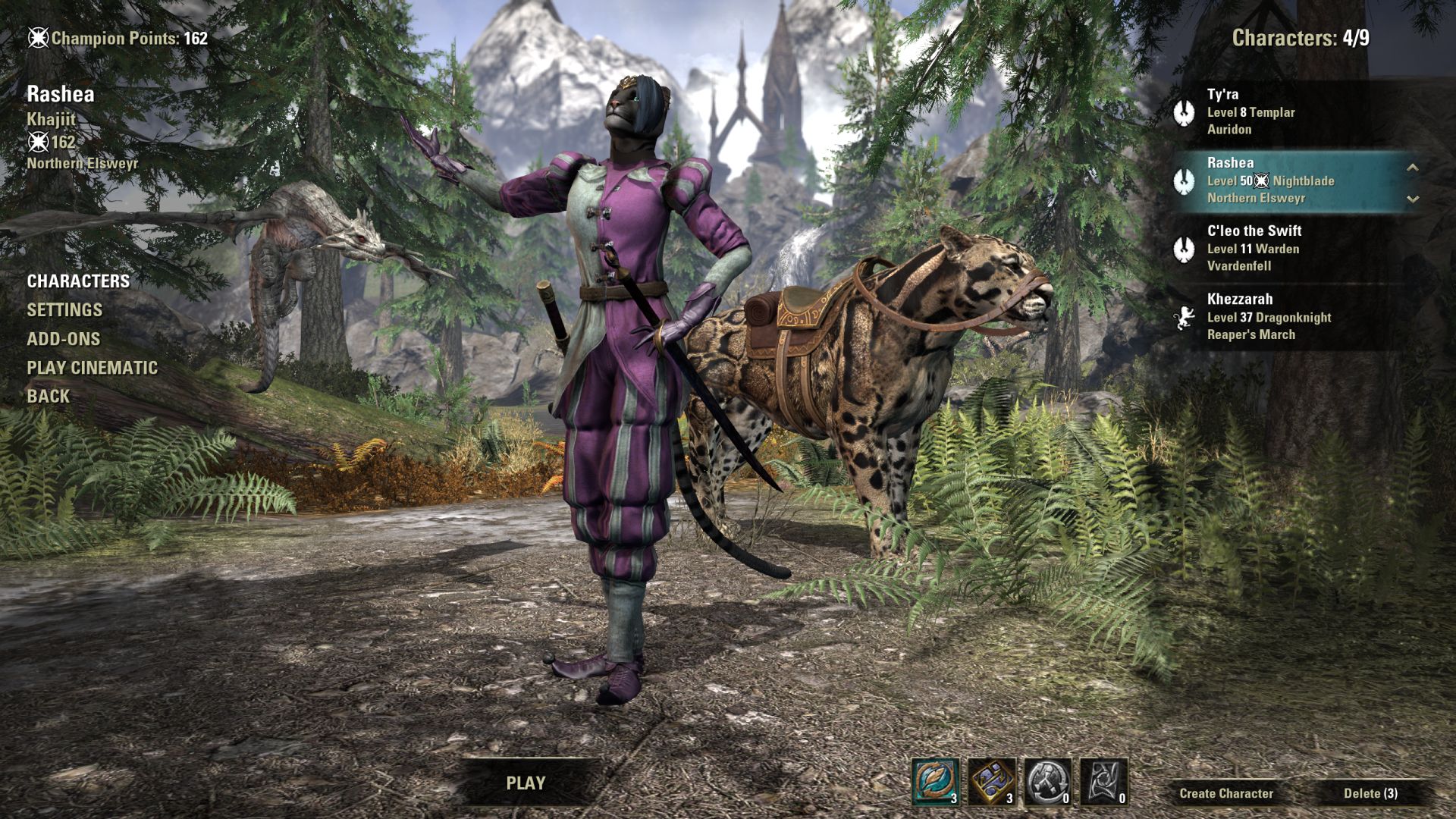The width and height of the screenshot is (1456, 819).
Task: Use the gold-framed purple token icon
Action: (991, 782)
